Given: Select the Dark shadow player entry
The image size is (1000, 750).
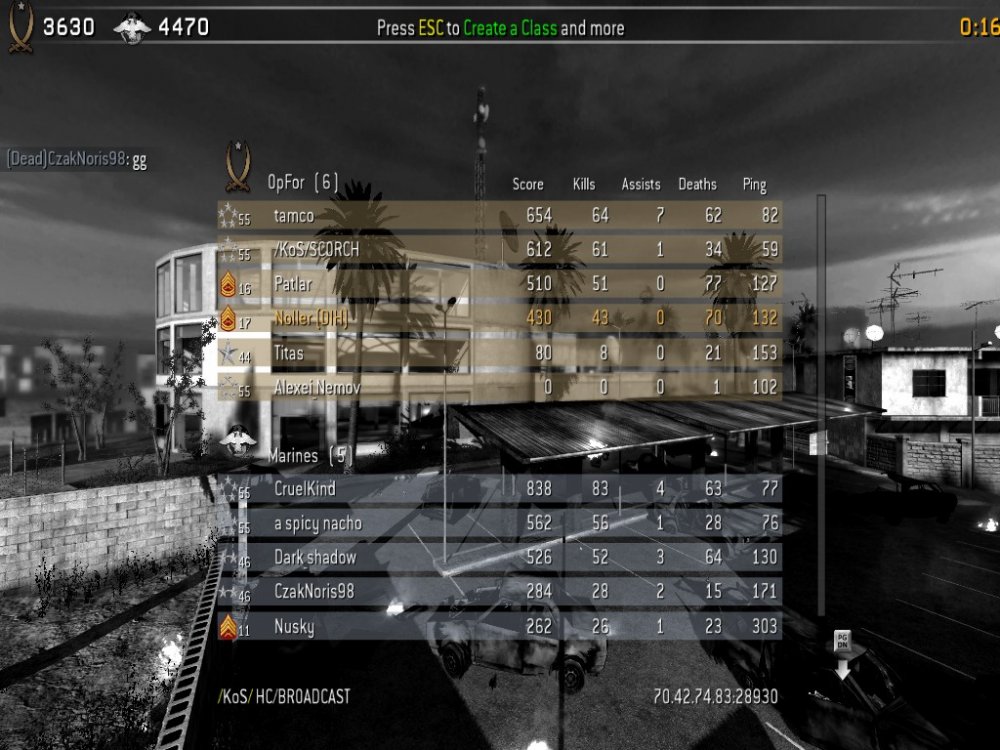Looking at the screenshot, I should pyautogui.click(x=500, y=557).
